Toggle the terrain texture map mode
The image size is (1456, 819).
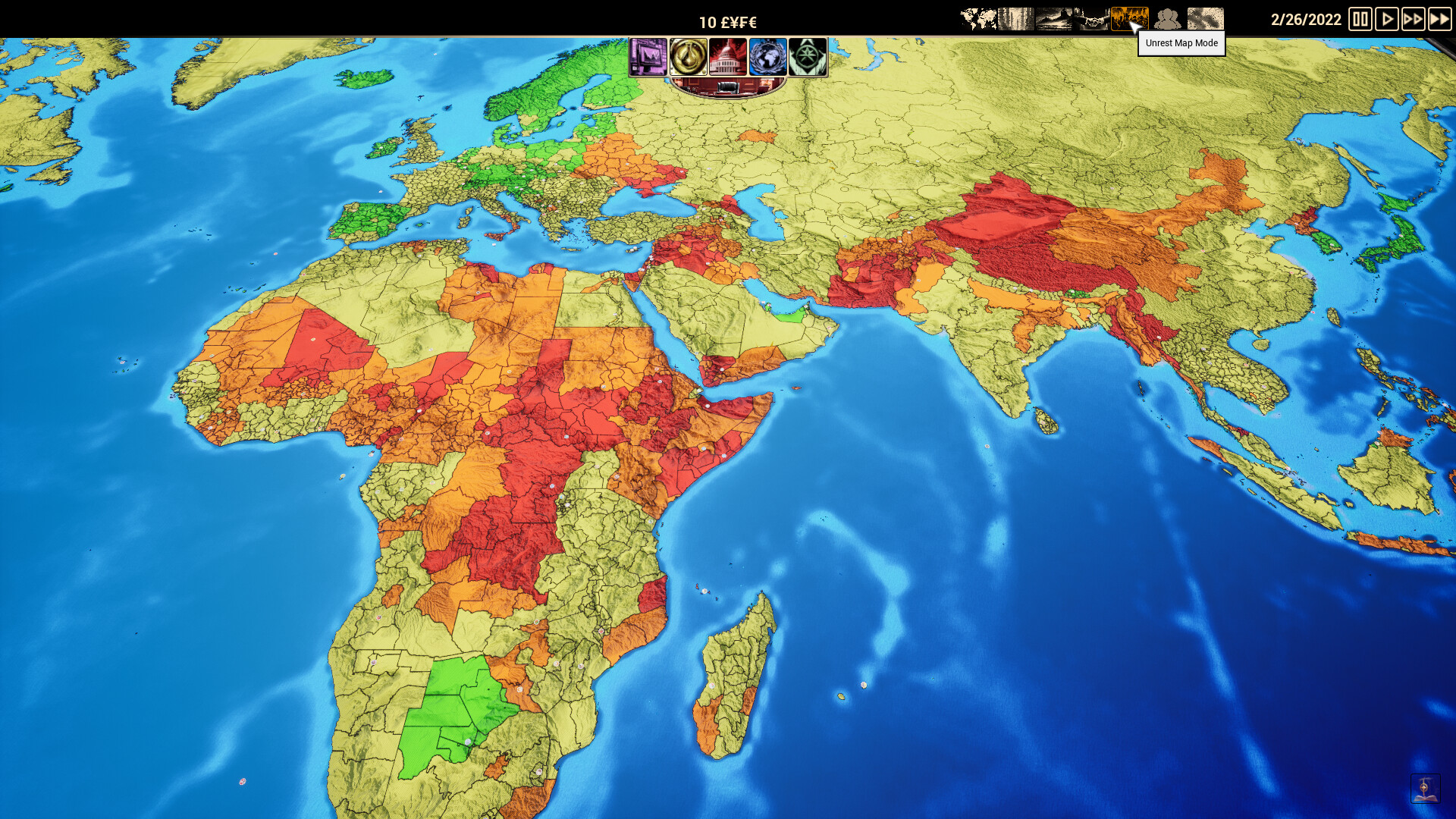[1204, 19]
